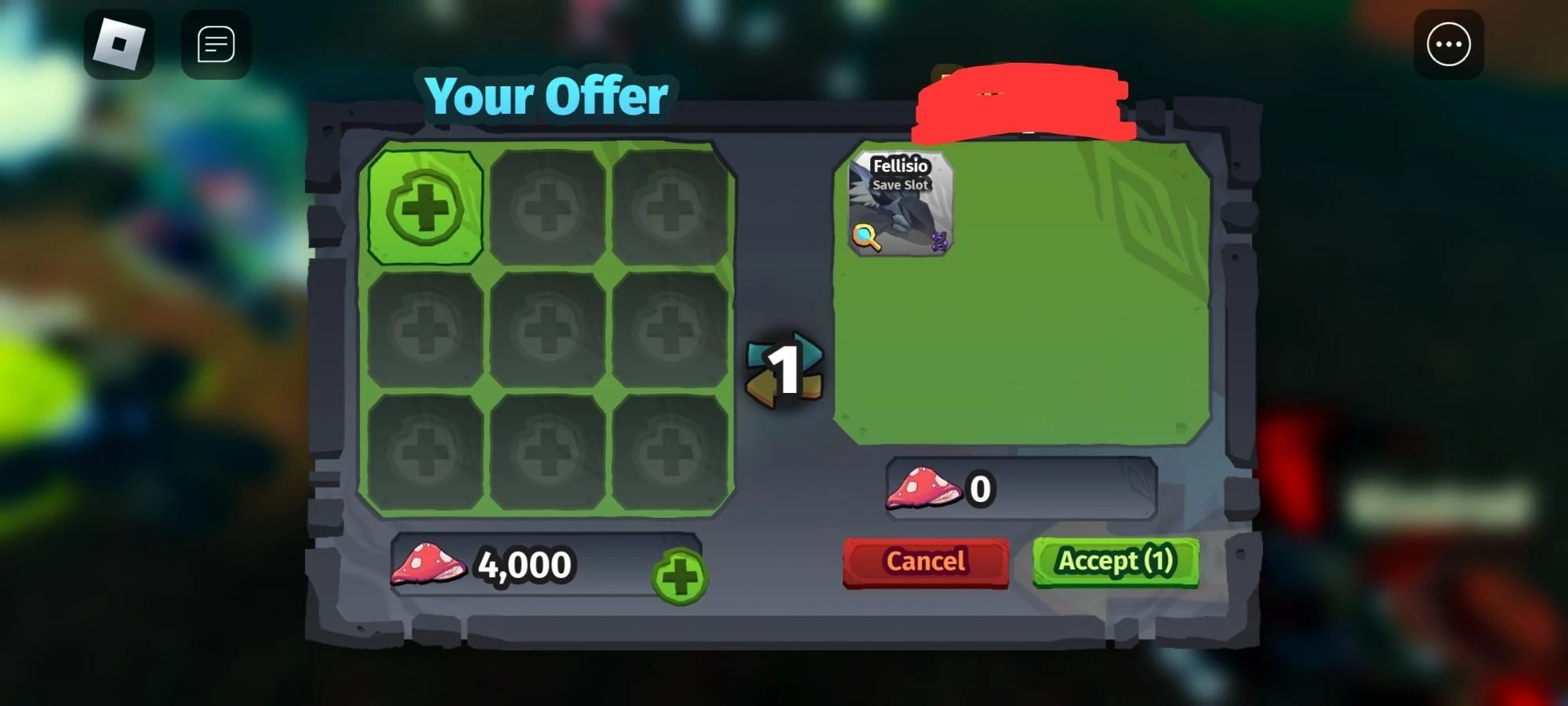Click the mushroom icon next to 4,000
Screen dimensions: 1568x706
click(428, 565)
